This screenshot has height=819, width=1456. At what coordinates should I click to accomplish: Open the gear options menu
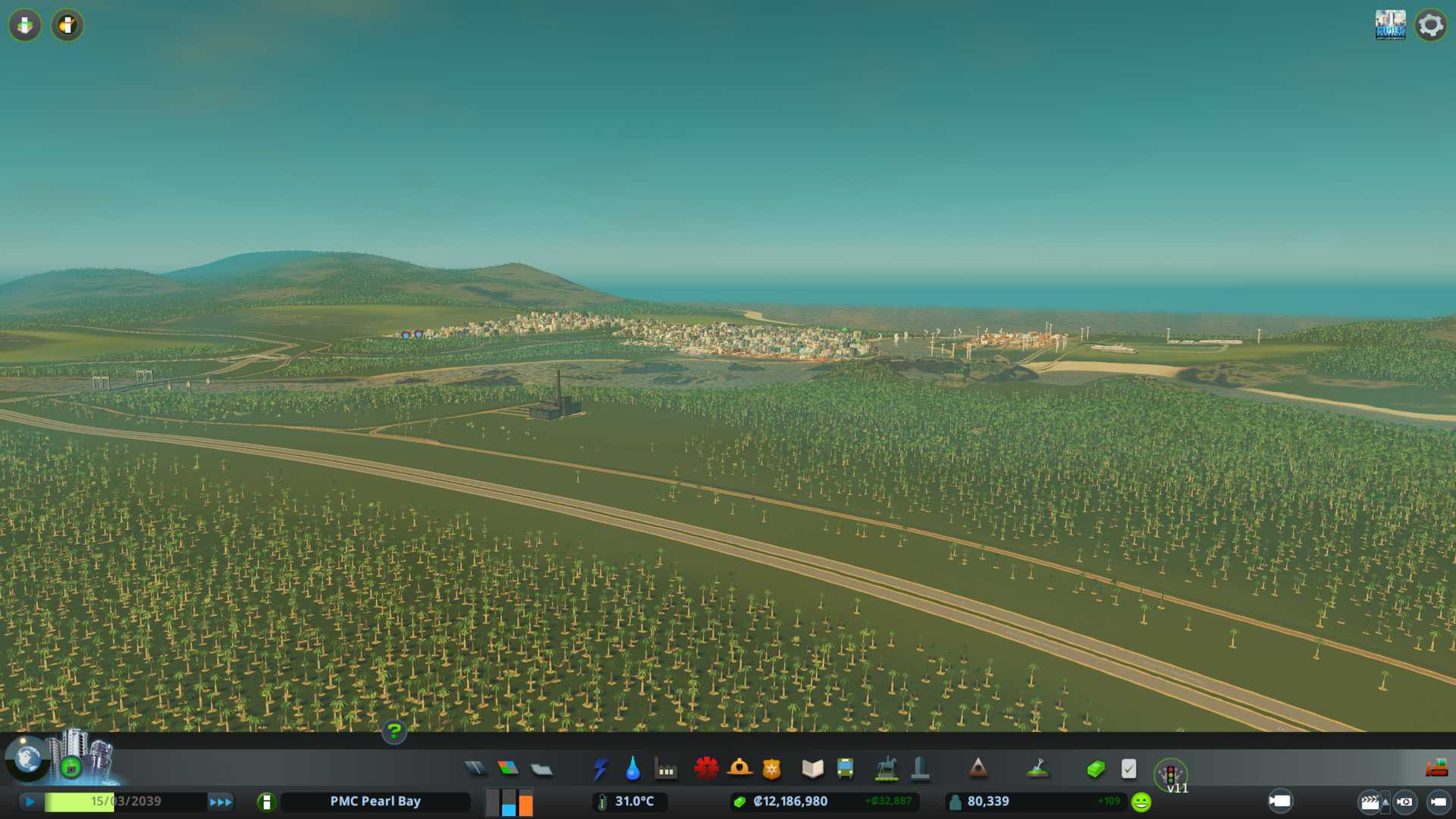[1430, 25]
